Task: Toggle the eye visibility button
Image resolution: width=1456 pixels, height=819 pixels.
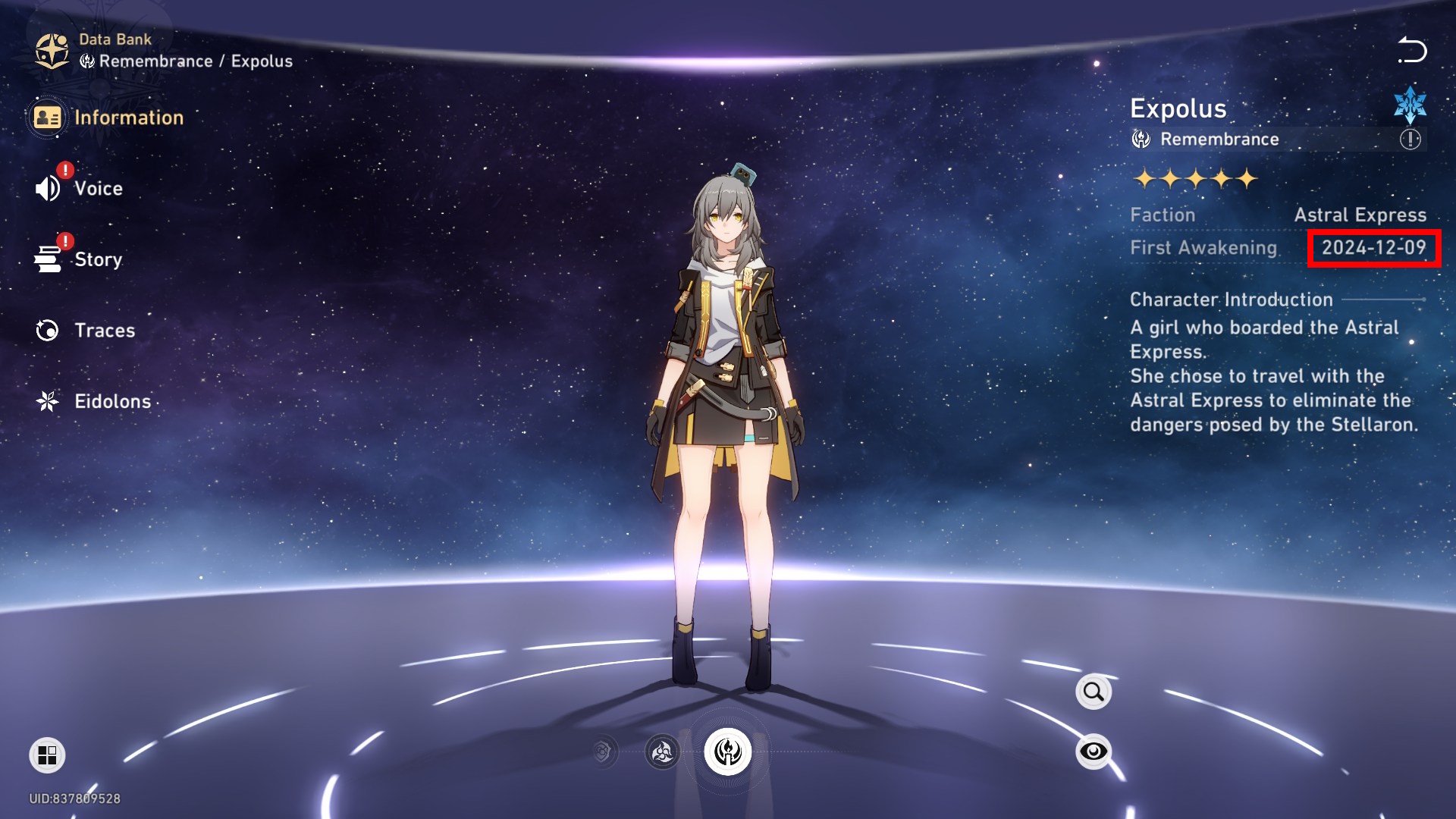Action: (1093, 752)
